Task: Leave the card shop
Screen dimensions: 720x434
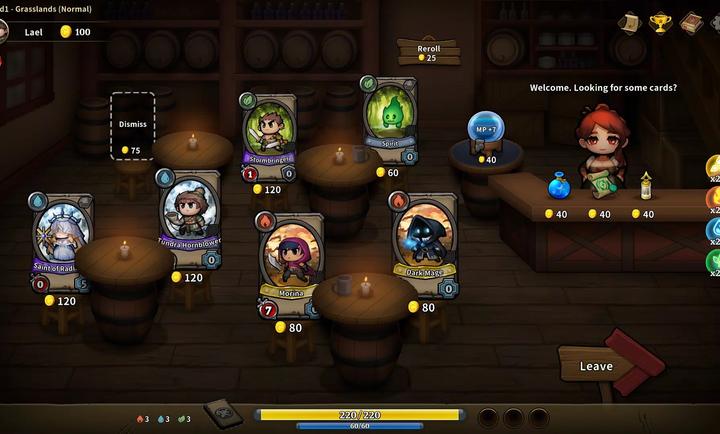Action: point(597,366)
